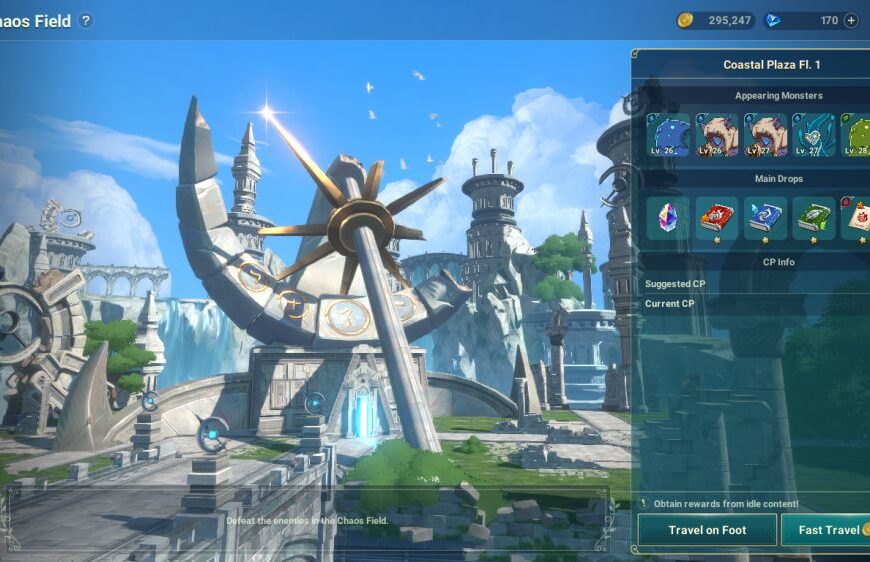Check the Lv 28 green slime monster
Viewport: 870px width, 562px height.
[856, 135]
